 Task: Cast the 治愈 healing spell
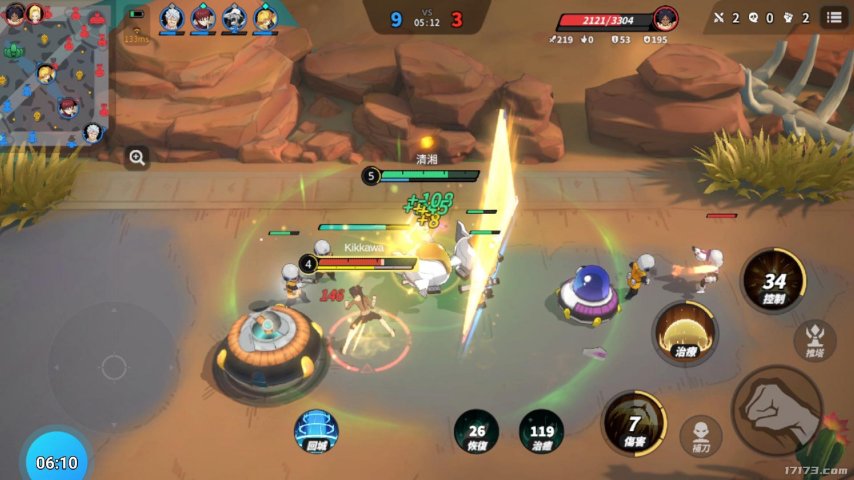(541, 431)
